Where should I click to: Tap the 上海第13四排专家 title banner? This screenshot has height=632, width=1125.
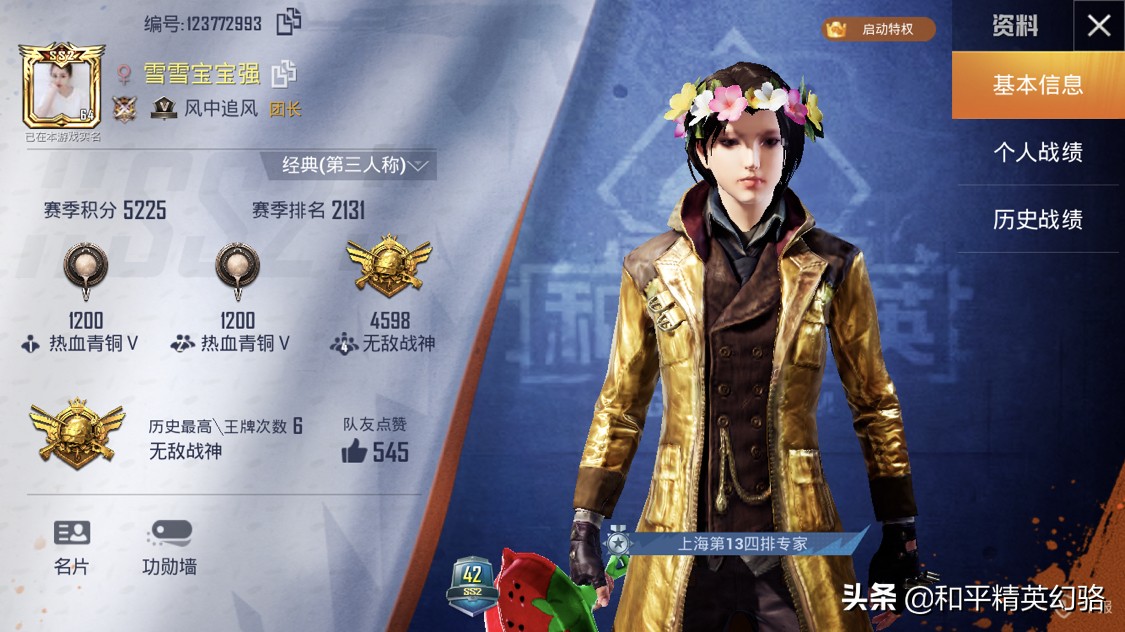tap(742, 544)
